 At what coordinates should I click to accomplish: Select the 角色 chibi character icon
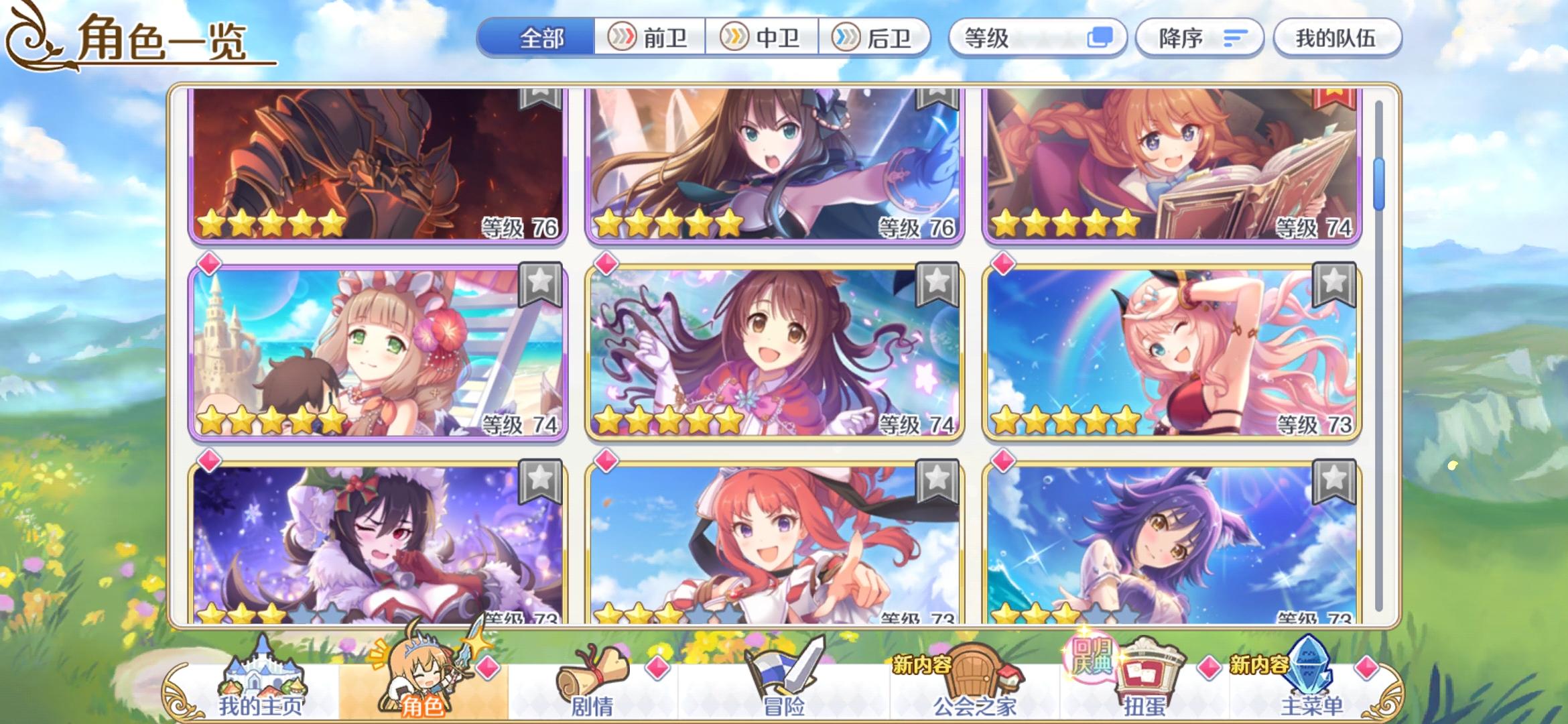click(423, 670)
